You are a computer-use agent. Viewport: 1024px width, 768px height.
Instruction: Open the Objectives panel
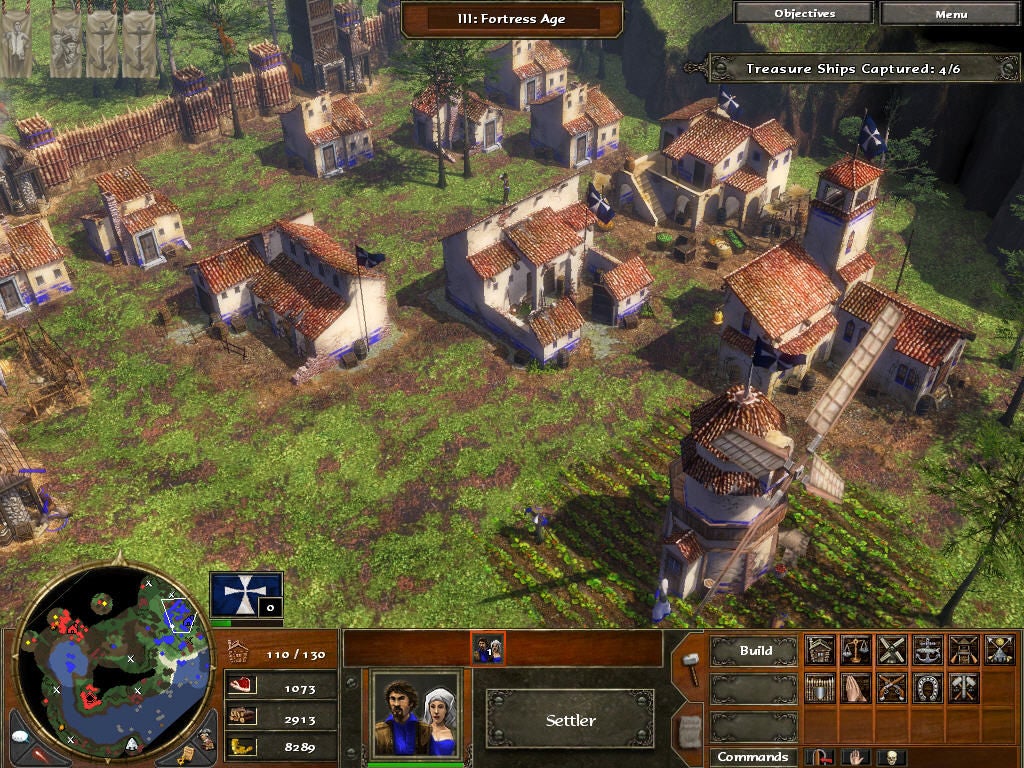tap(804, 14)
